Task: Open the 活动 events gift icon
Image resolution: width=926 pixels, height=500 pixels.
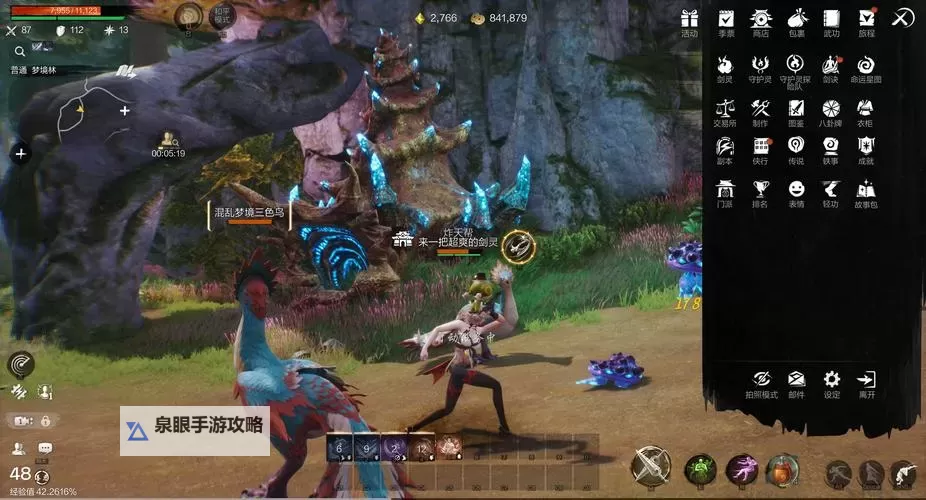Action: (689, 19)
